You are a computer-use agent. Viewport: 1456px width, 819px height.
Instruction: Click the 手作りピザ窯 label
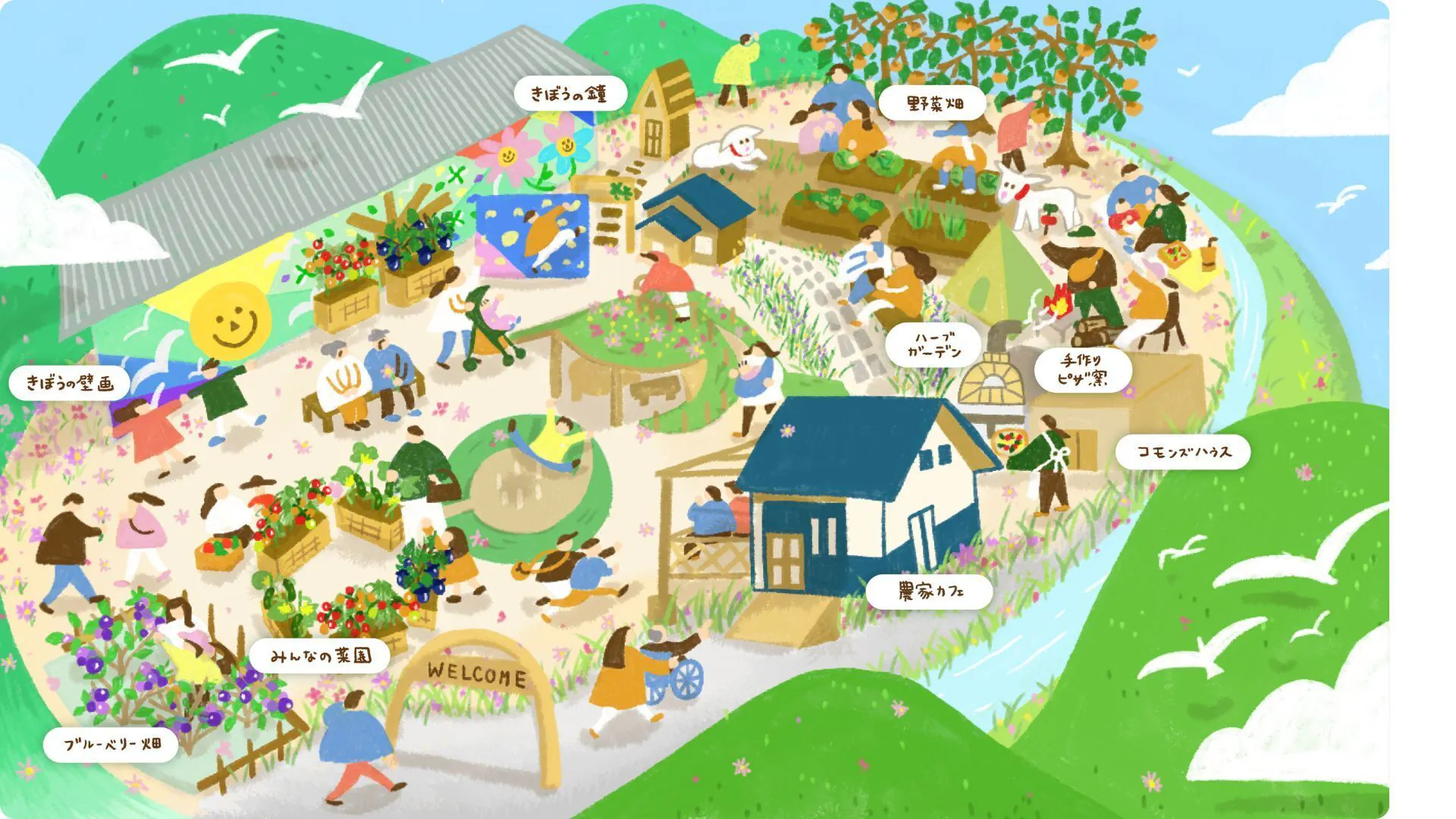click(1082, 370)
